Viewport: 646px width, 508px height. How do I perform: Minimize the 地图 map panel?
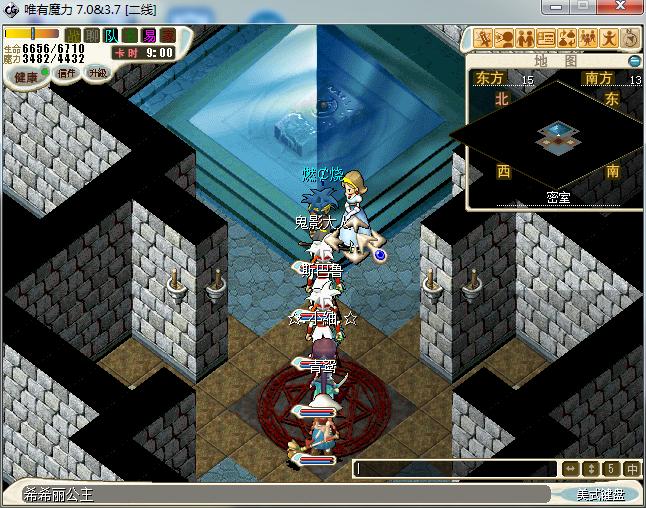point(634,60)
